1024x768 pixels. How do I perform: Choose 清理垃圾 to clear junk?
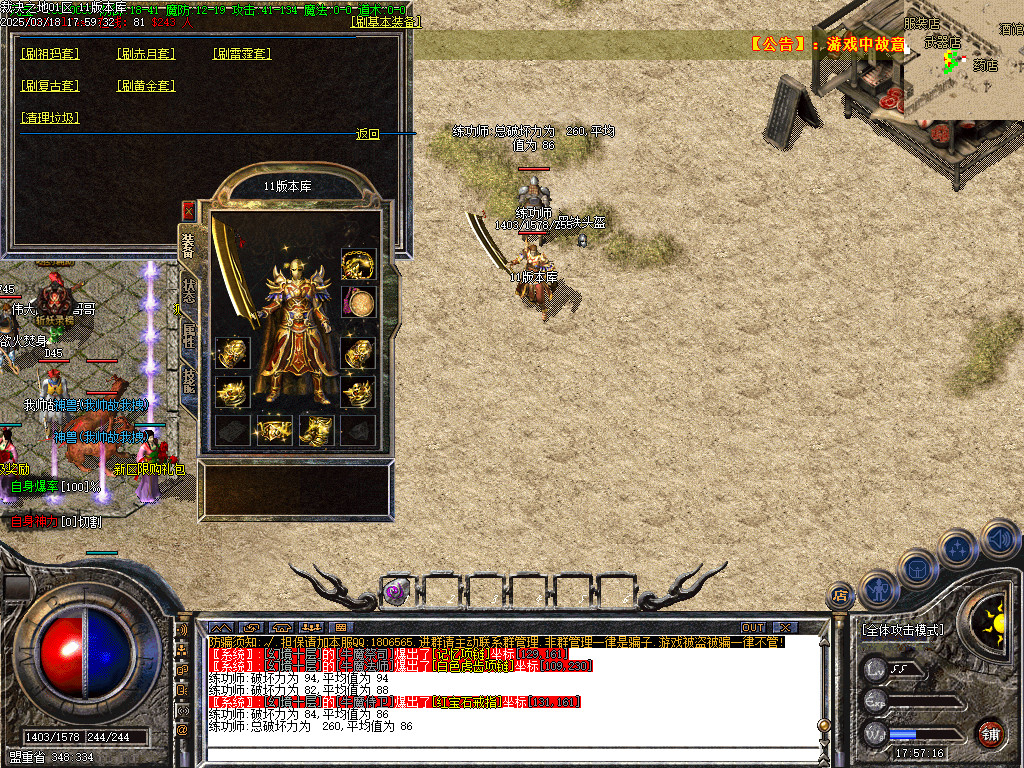pyautogui.click(x=50, y=118)
